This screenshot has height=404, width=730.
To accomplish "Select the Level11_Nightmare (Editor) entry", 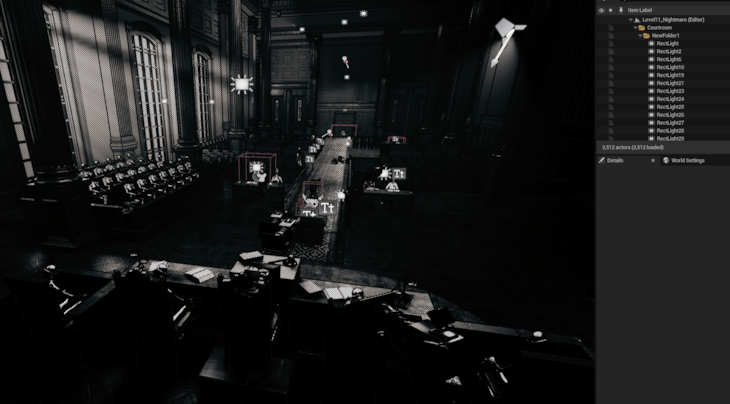I will point(667,19).
